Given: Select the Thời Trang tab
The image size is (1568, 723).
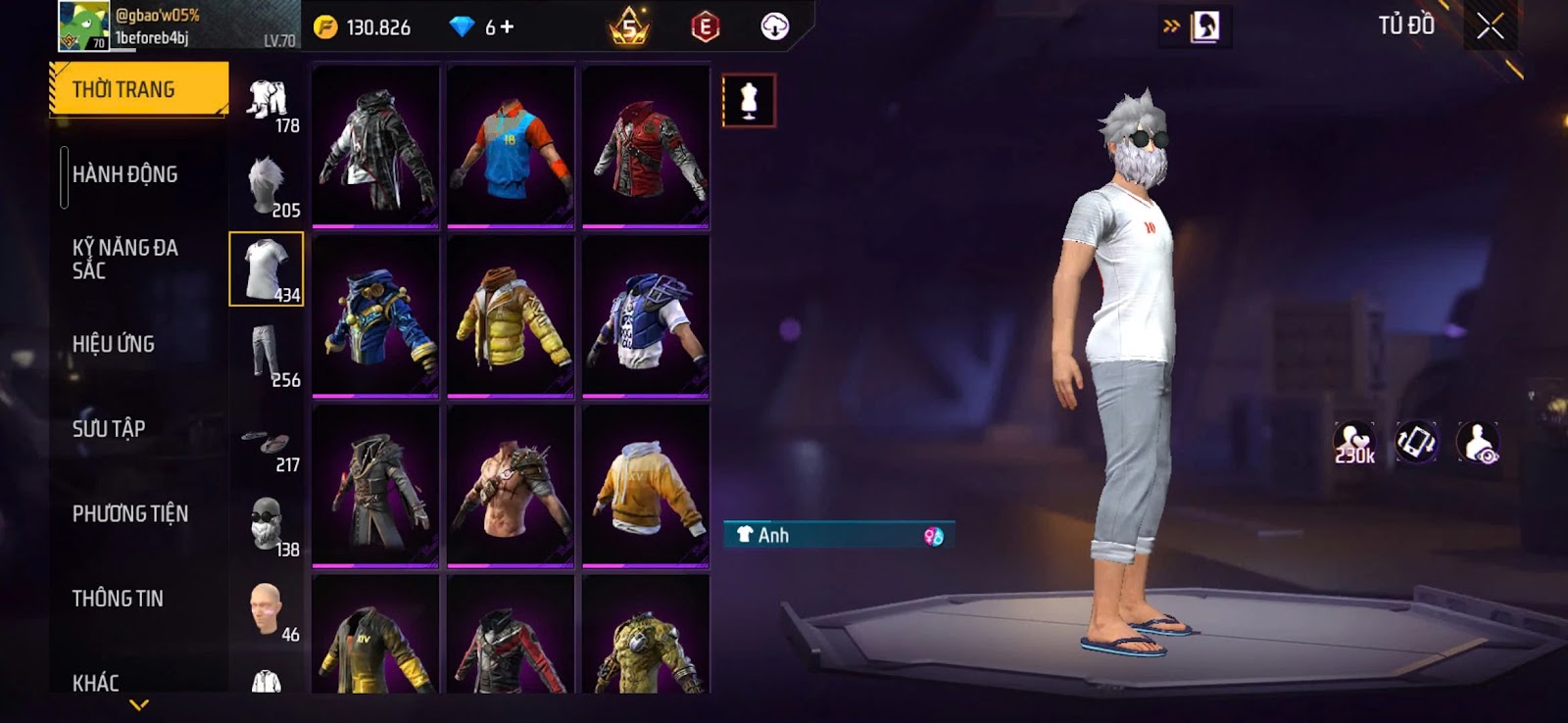Looking at the screenshot, I should [x=138, y=89].
